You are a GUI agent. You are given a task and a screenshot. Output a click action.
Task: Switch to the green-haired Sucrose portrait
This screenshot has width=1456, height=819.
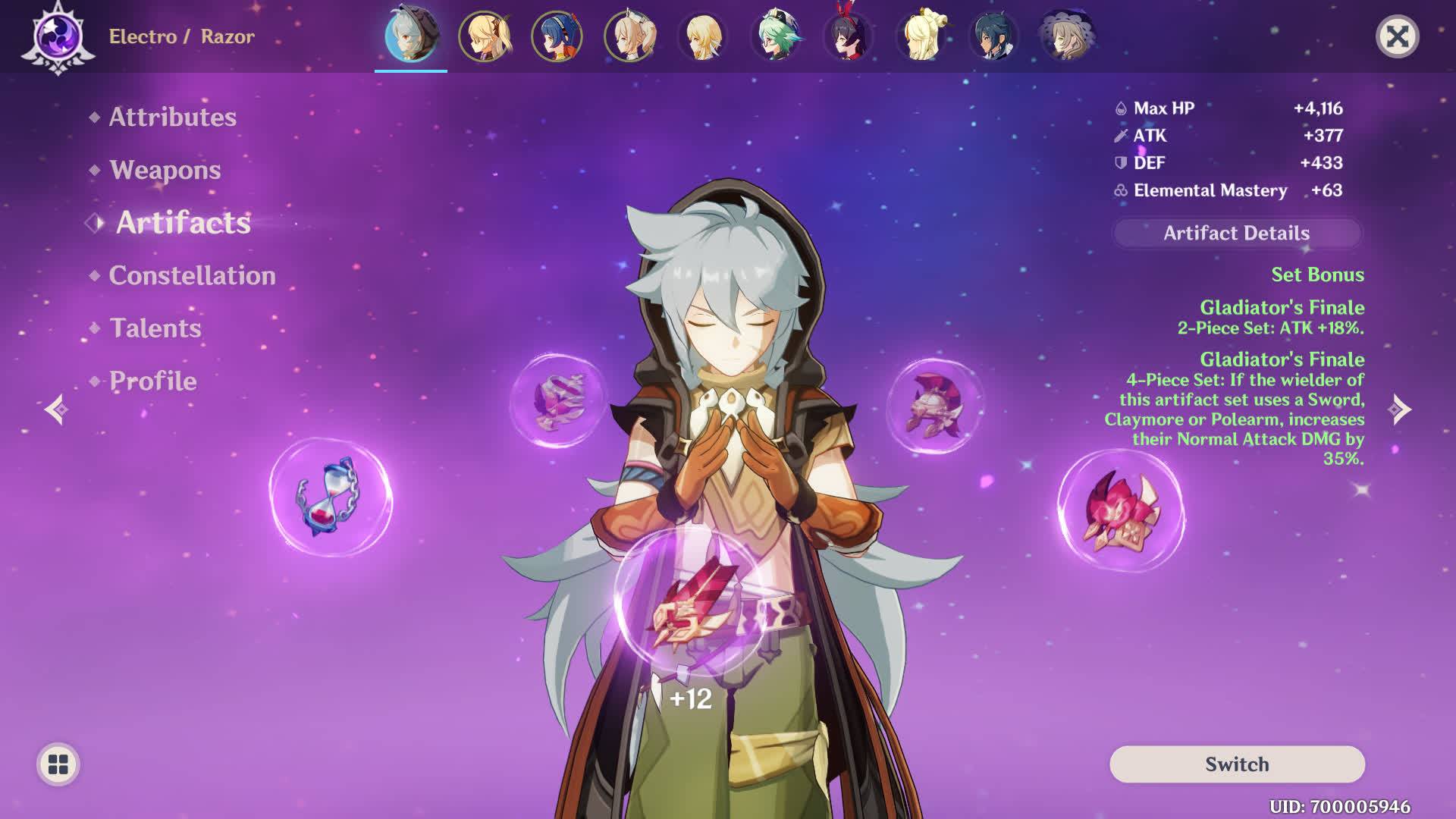775,36
